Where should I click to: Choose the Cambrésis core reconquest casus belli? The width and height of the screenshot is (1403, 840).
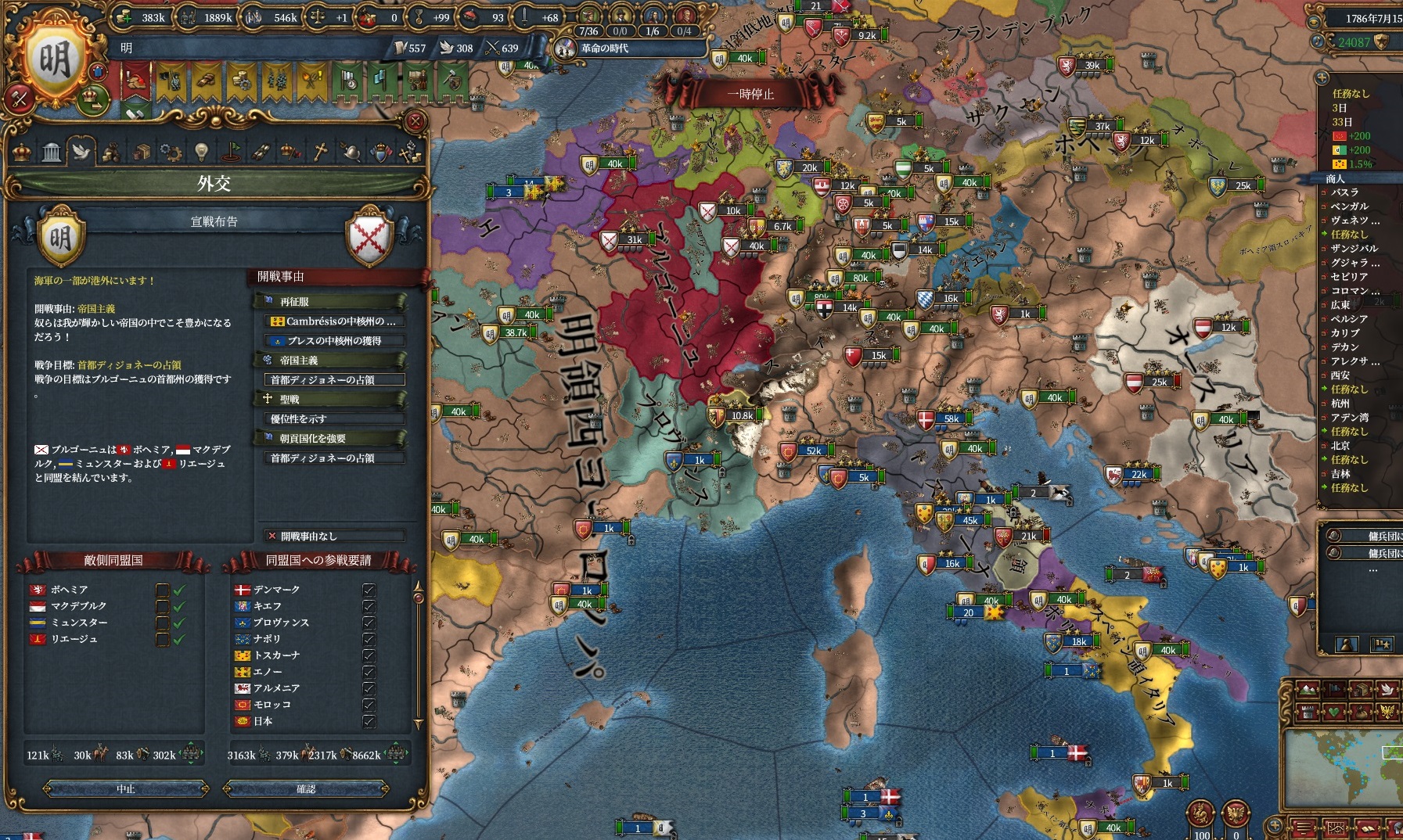click(x=335, y=321)
